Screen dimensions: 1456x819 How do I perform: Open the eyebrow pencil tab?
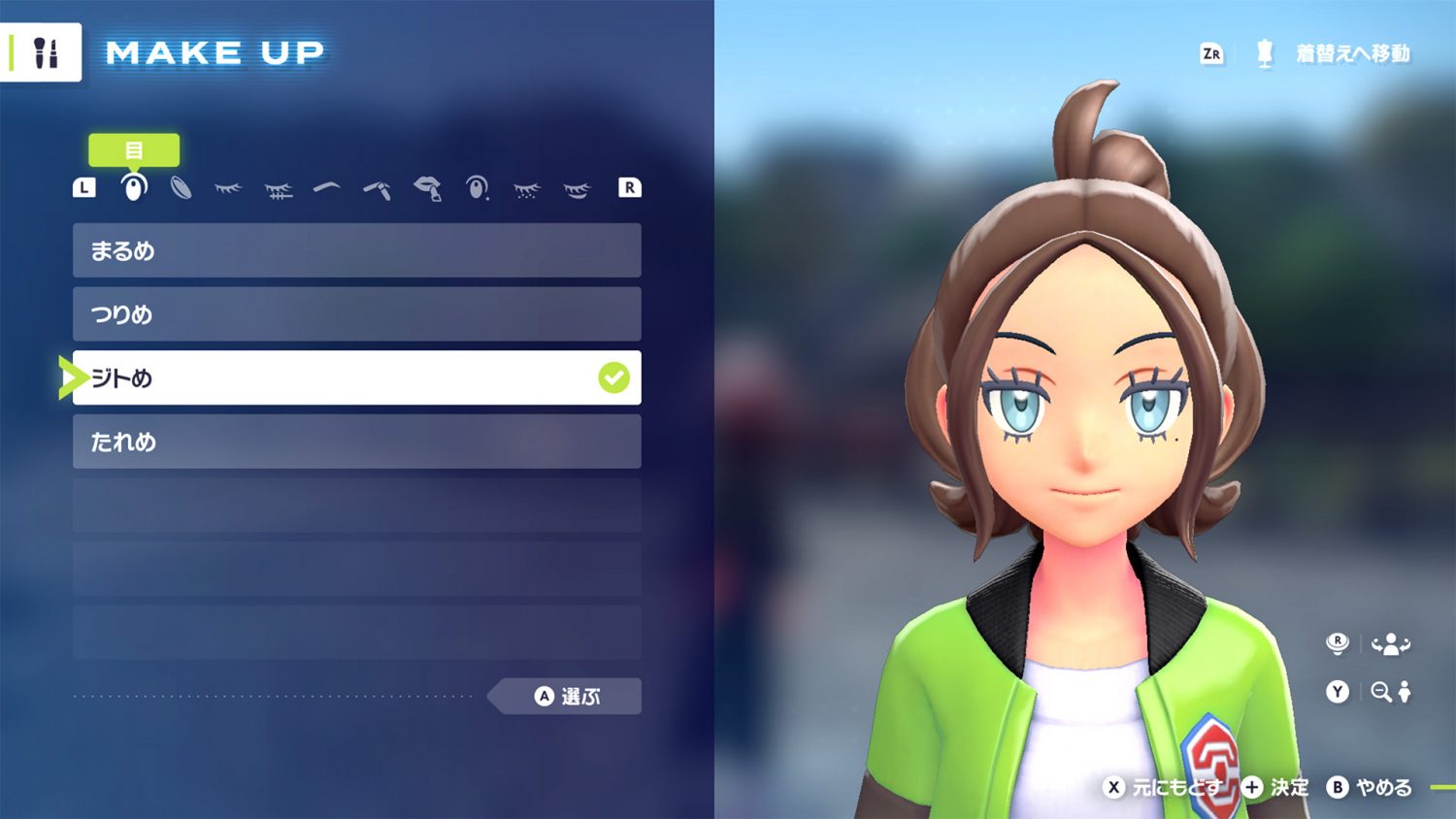click(x=378, y=188)
